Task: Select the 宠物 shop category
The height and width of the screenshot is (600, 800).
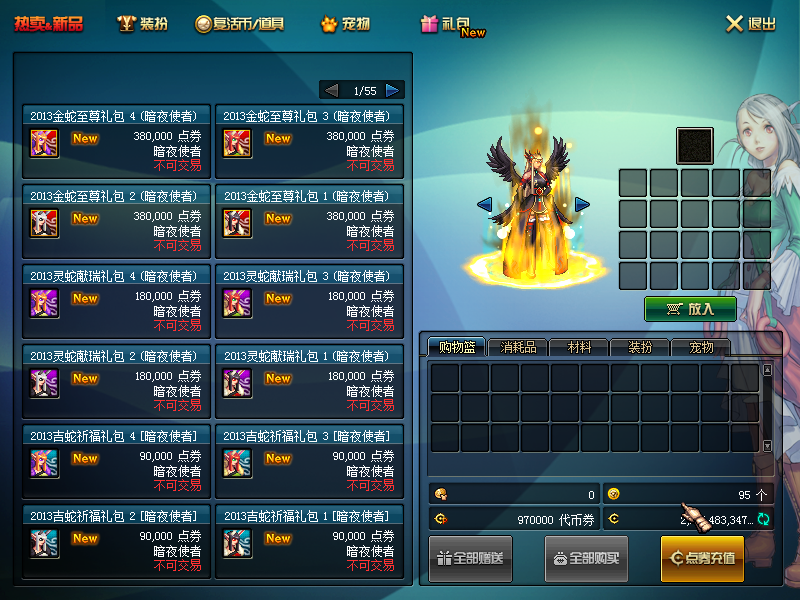Action: [345, 24]
